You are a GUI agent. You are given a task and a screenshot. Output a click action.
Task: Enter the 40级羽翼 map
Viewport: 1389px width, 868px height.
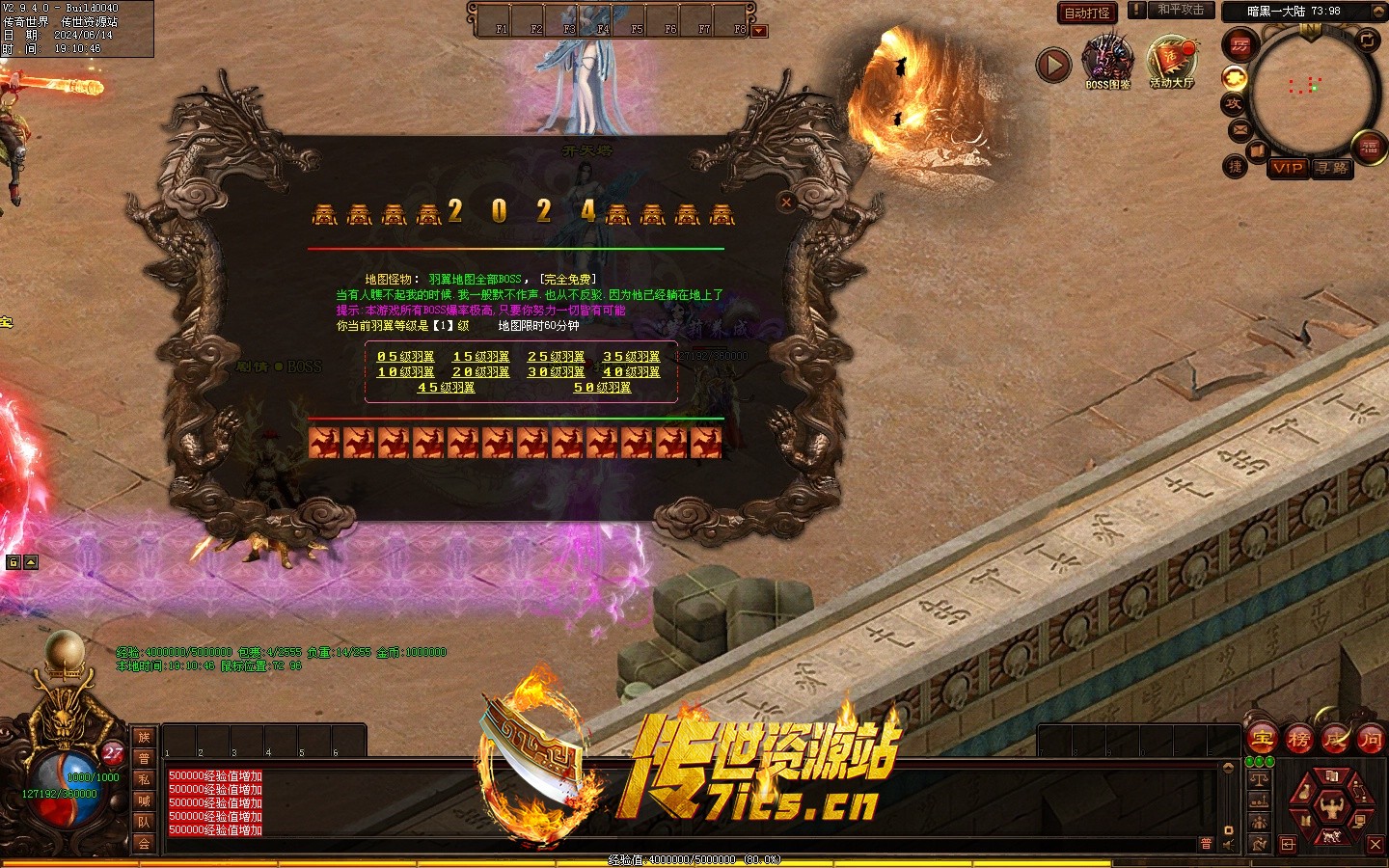point(631,372)
